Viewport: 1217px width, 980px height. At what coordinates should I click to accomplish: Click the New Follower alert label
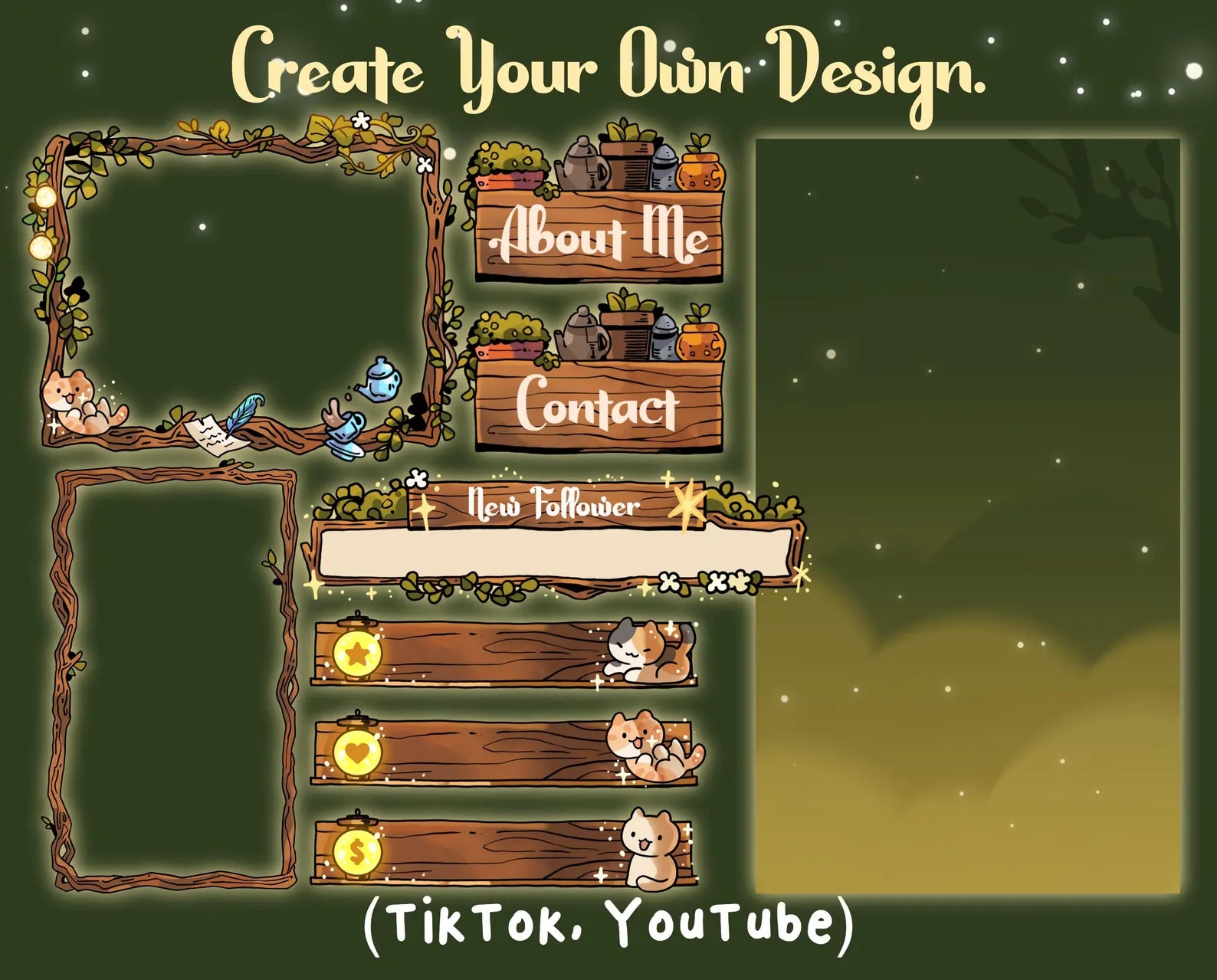coord(553,505)
